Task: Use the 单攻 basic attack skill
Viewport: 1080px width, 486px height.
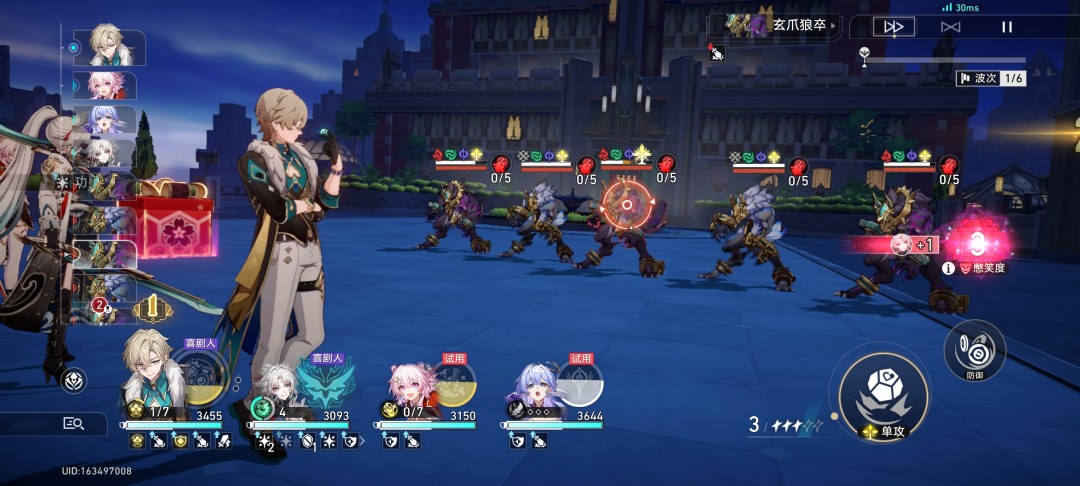Action: point(883,390)
